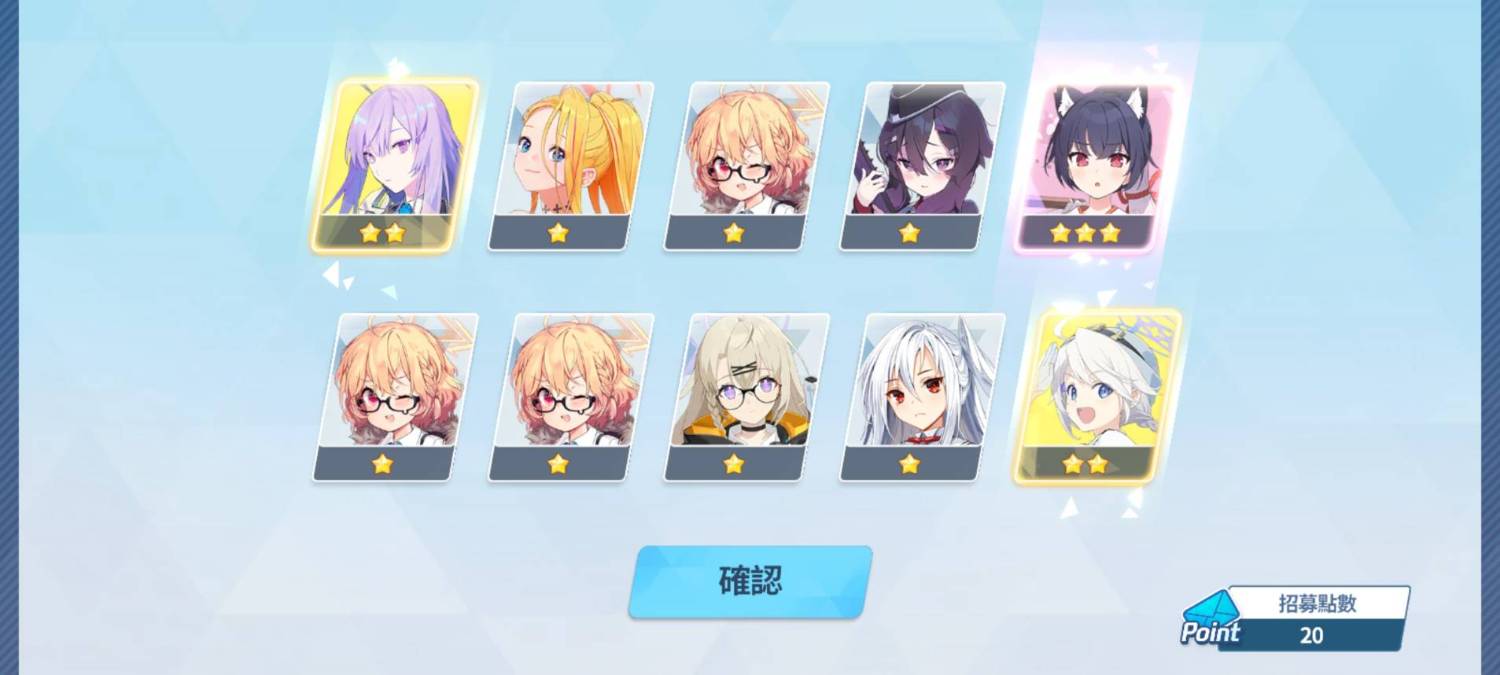The height and width of the screenshot is (675, 1500).
Task: Select the white-haired red-eyed one-star card
Action: [x=922, y=396]
